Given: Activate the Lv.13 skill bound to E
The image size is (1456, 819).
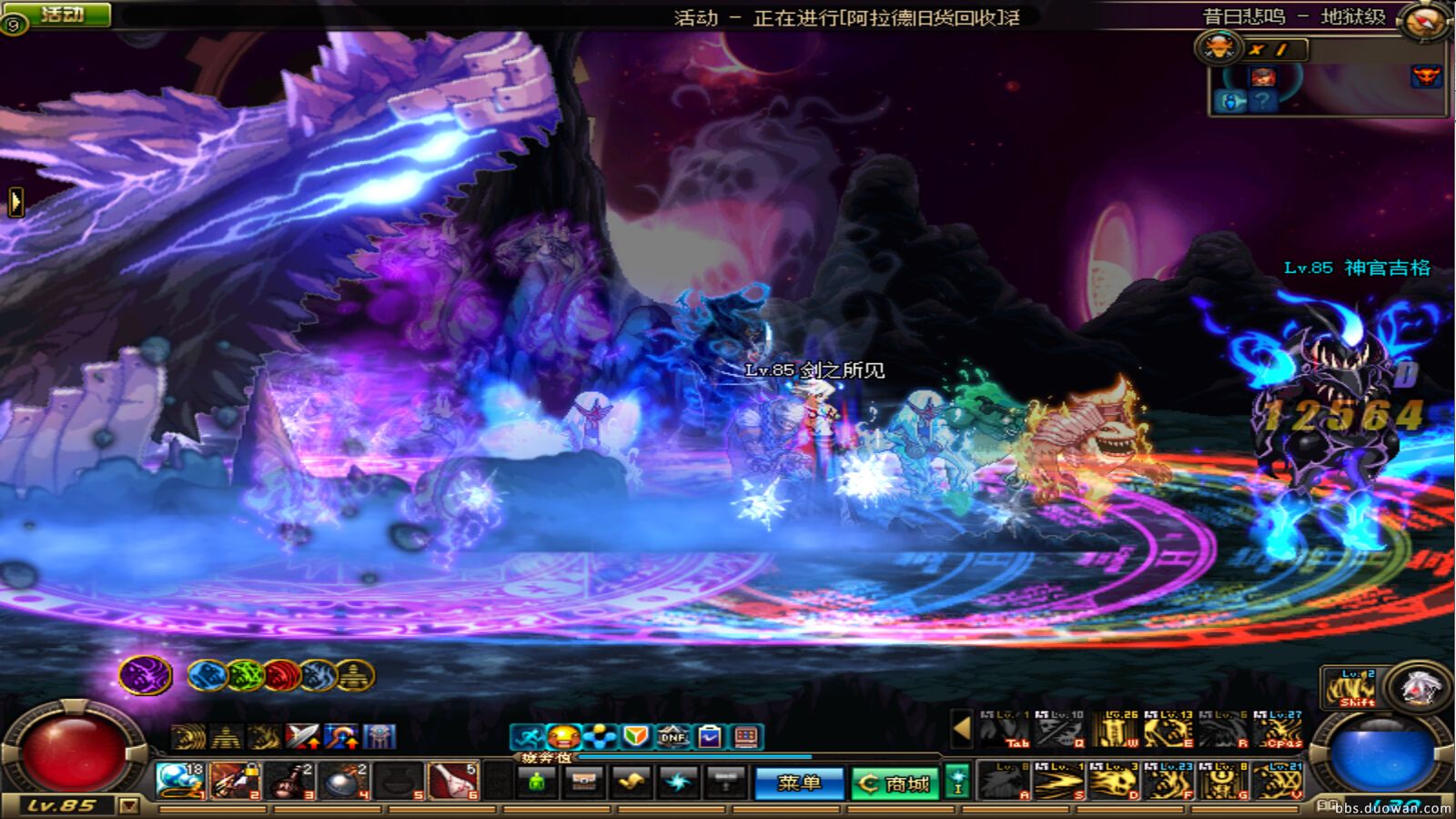Looking at the screenshot, I should 1168,730.
